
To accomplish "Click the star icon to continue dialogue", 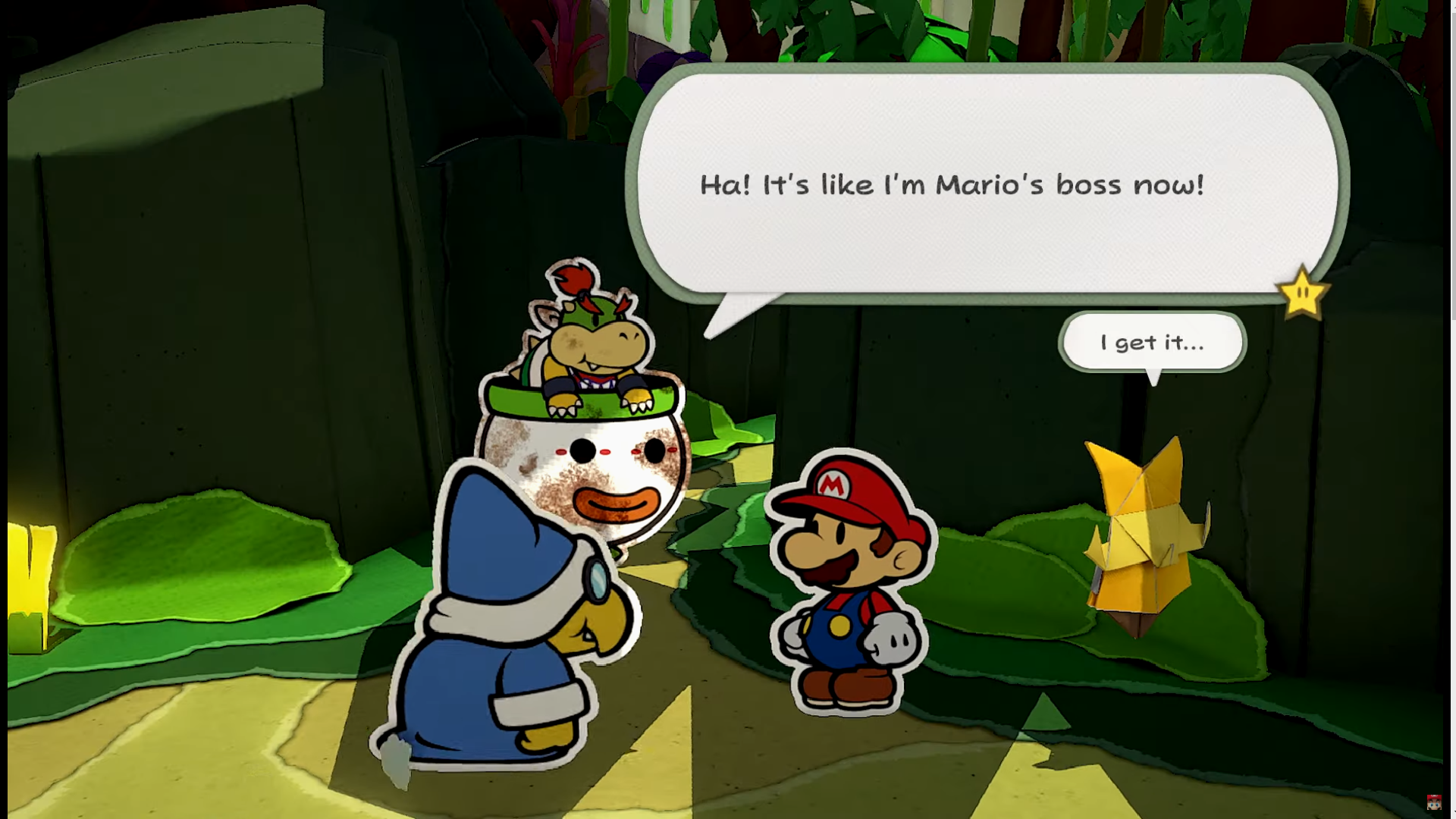I will click(x=1302, y=293).
